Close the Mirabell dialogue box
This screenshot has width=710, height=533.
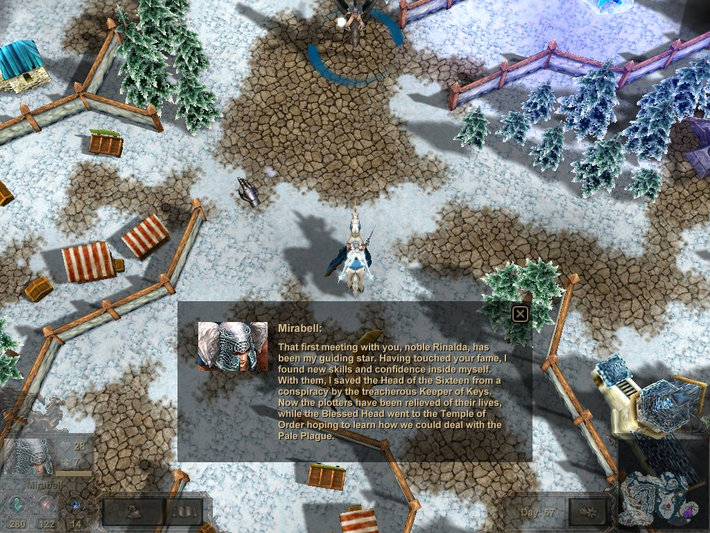click(x=520, y=314)
